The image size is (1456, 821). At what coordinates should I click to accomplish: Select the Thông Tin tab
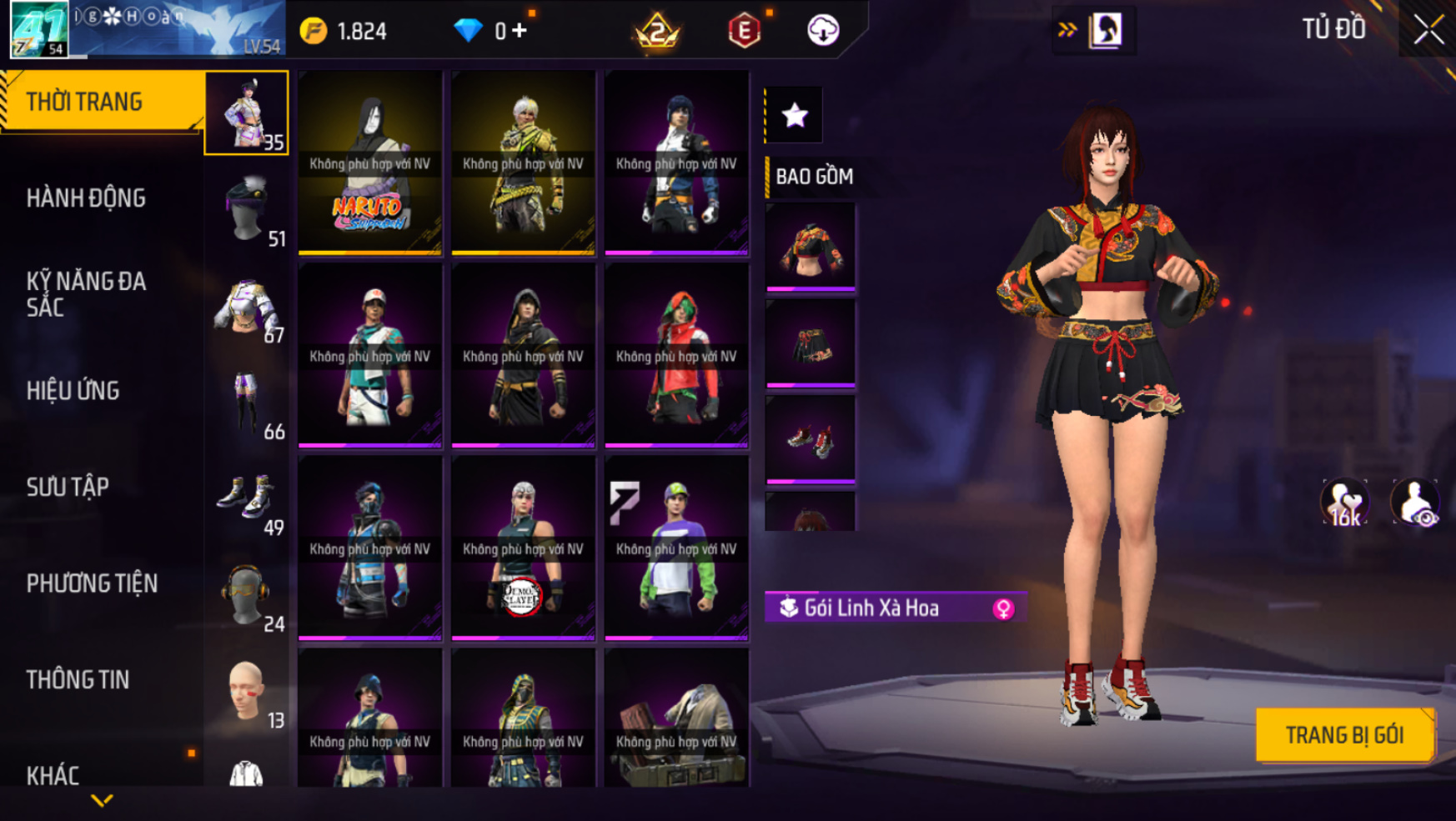click(78, 680)
